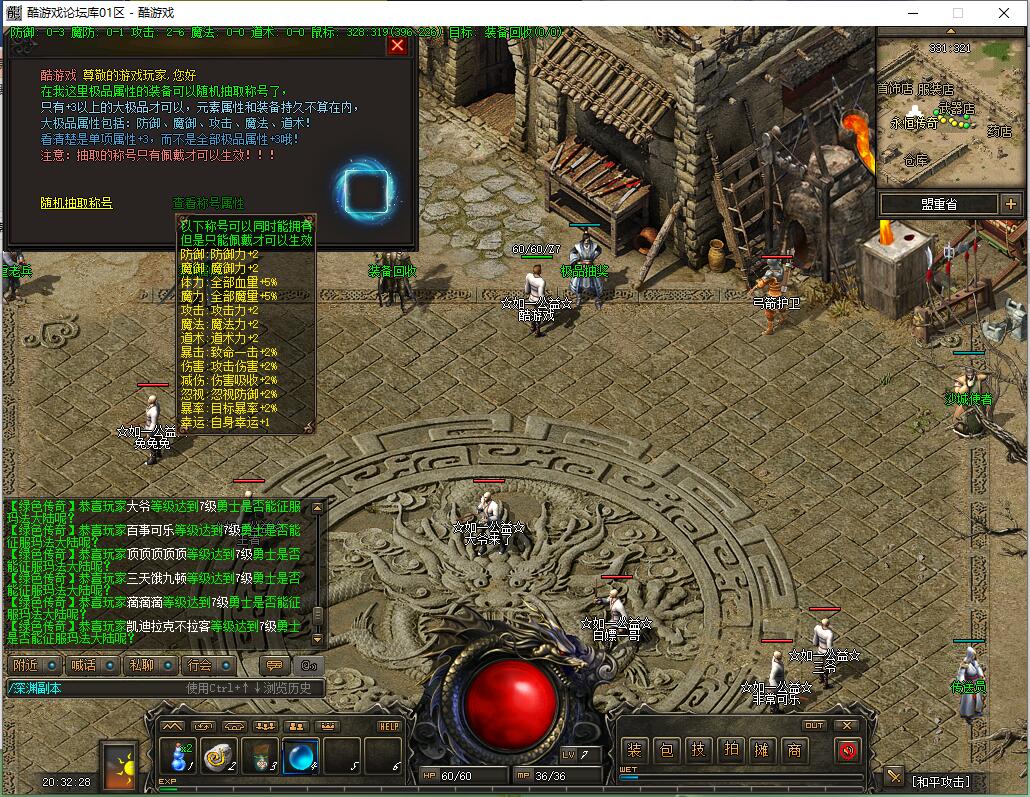Viewport: 1030px width, 797px height.
Task: Open the 技 skills panel
Action: point(698,750)
